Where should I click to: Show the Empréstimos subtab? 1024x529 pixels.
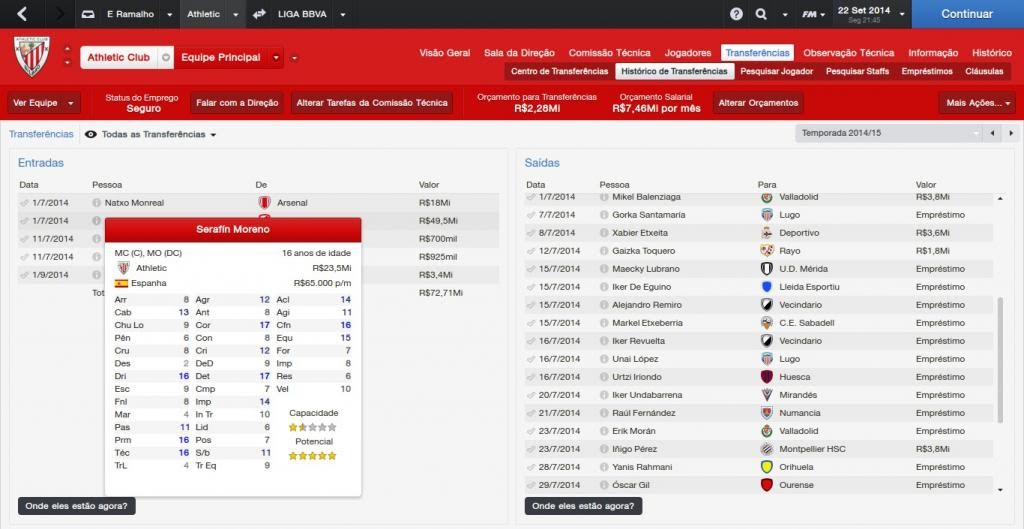point(927,72)
